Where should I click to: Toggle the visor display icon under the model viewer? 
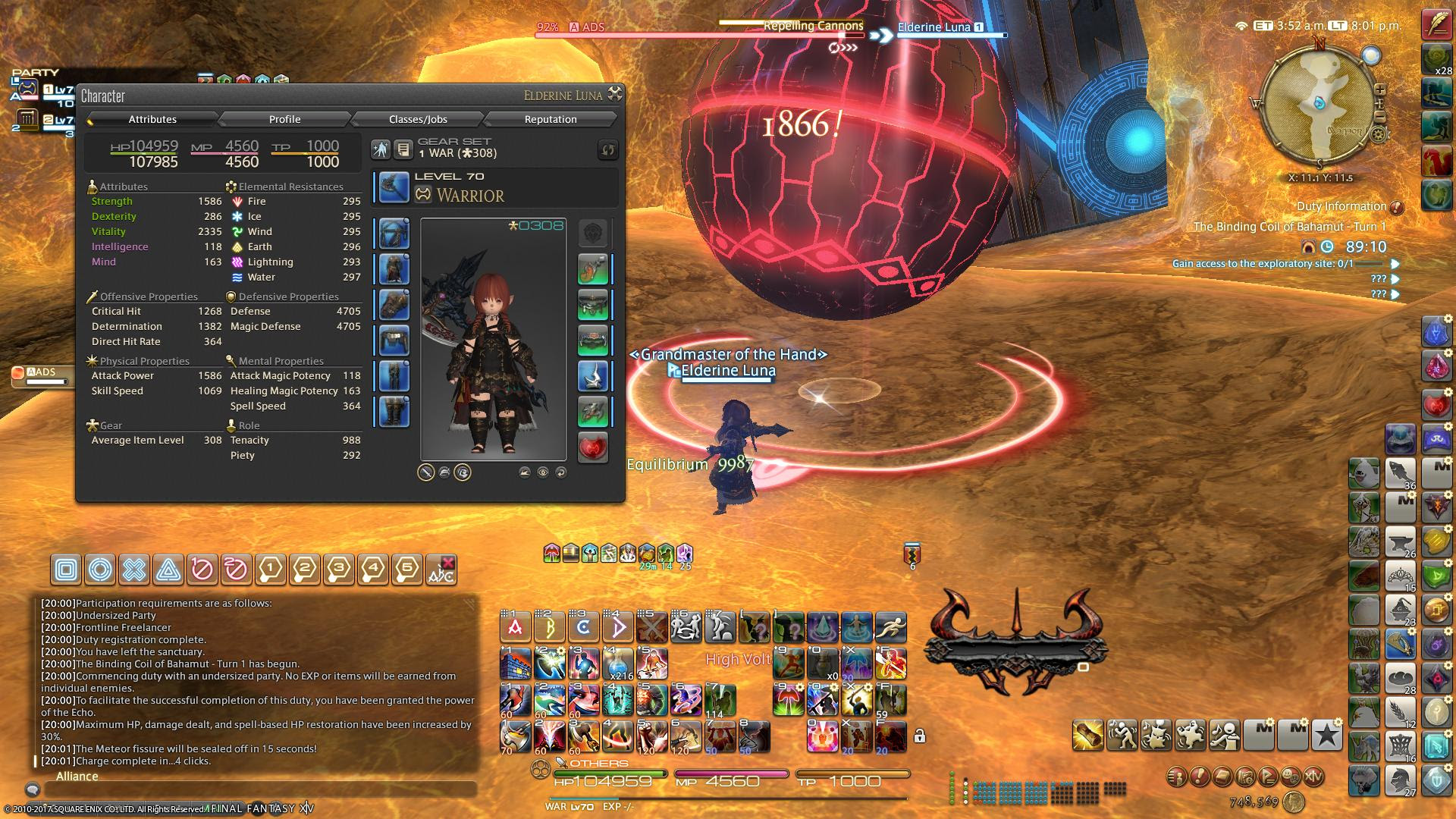(x=463, y=473)
